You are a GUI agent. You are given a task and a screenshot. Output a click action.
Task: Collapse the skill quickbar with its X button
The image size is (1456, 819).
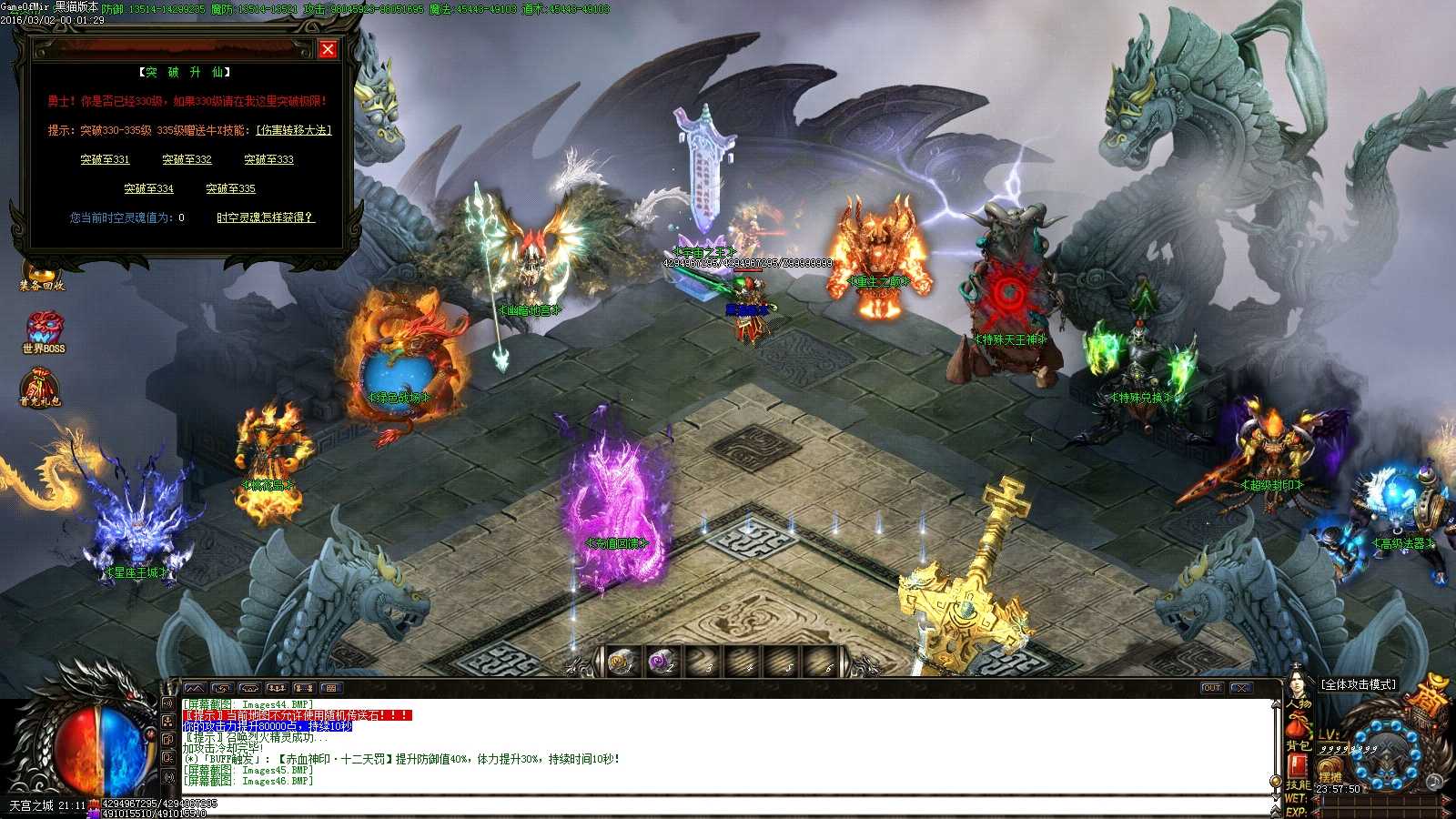(1241, 688)
